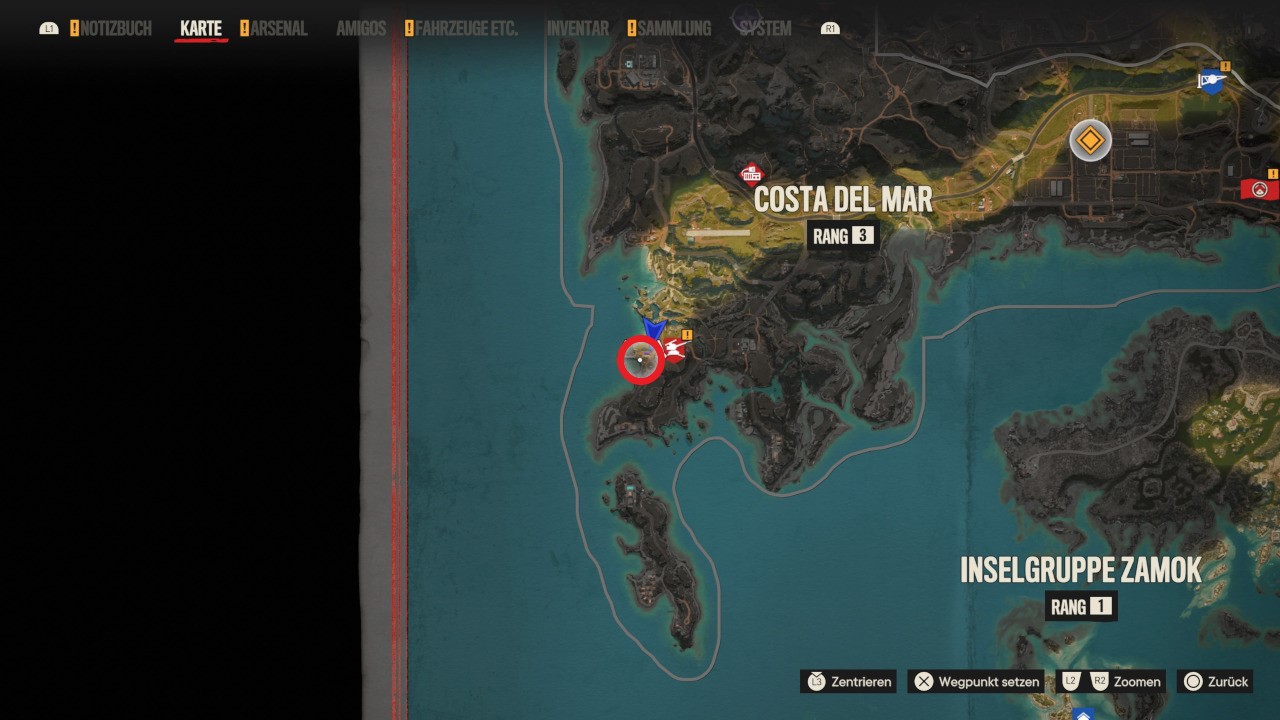Click the blue checkpoint flag marker

1212,82
